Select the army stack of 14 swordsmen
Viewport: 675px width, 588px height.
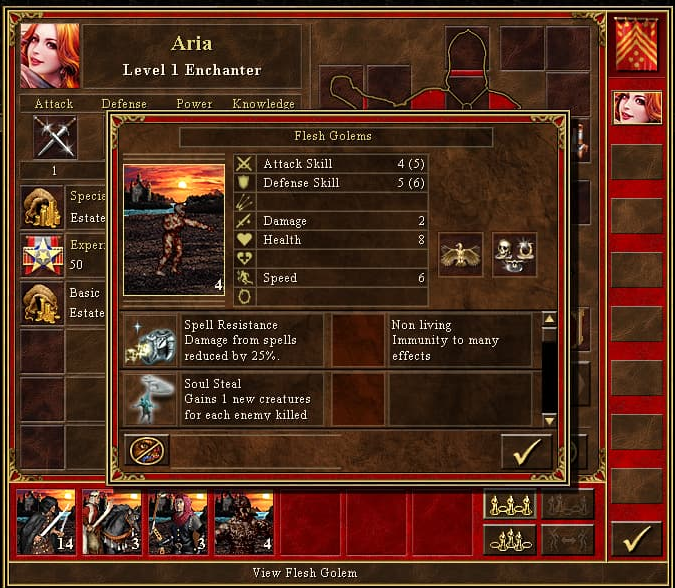click(46, 522)
